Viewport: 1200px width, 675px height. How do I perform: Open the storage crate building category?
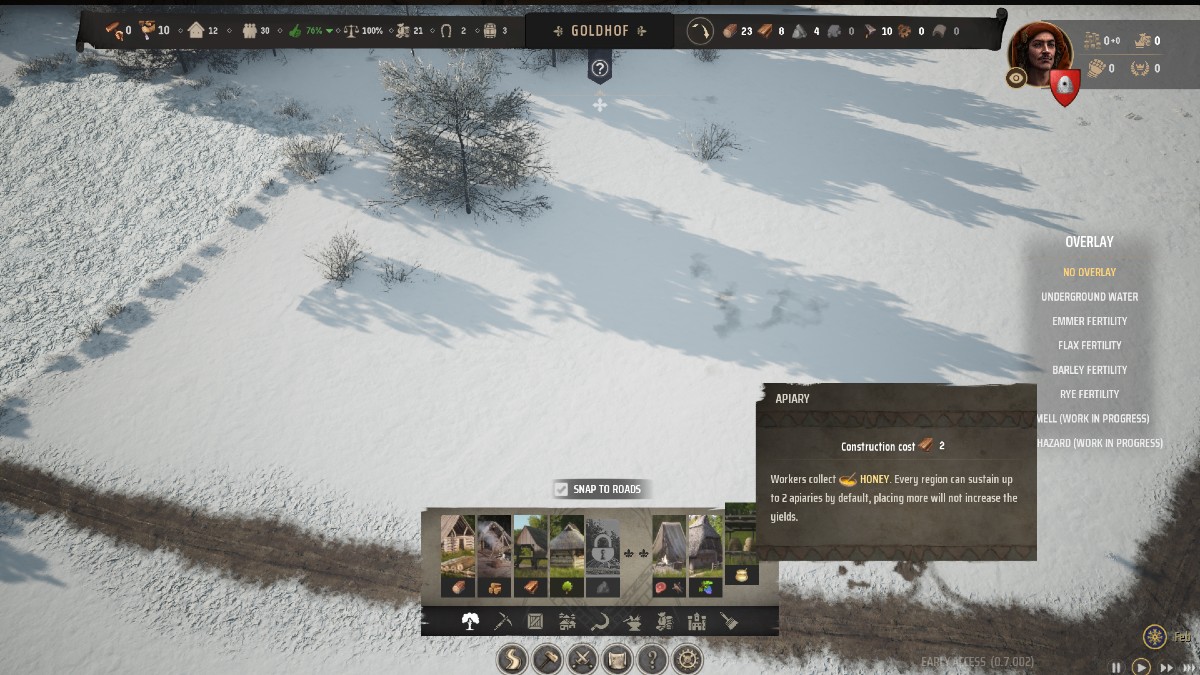[536, 622]
